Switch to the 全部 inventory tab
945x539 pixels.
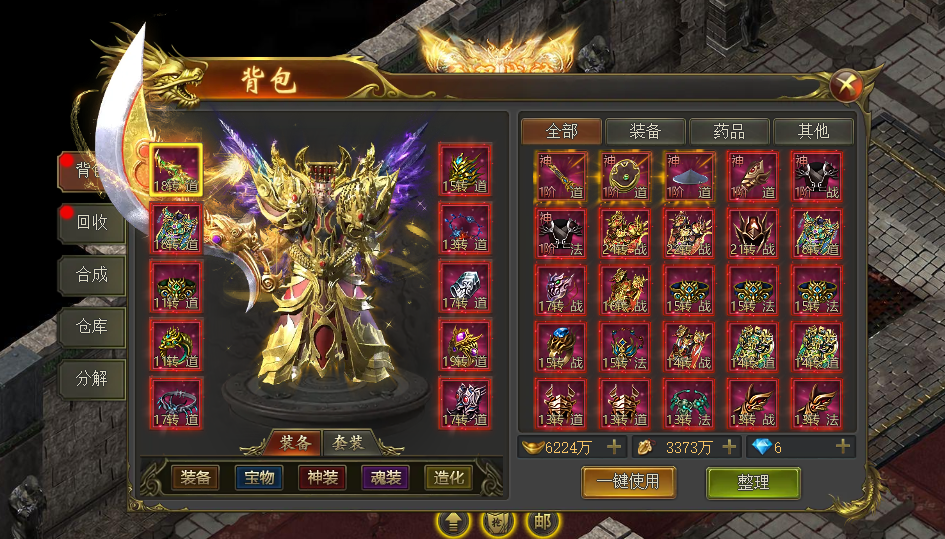point(562,131)
